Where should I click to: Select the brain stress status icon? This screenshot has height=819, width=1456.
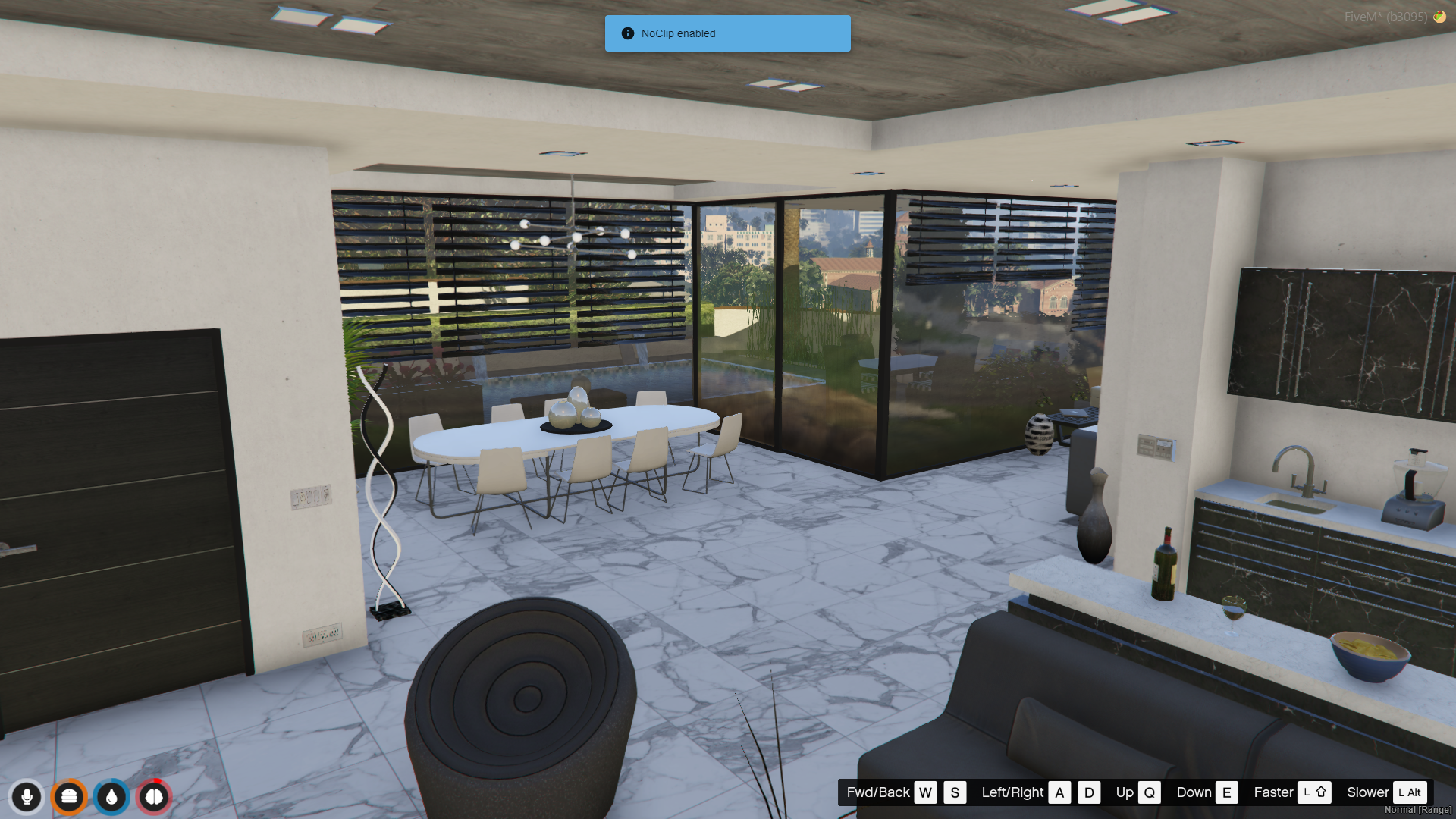pos(154,797)
